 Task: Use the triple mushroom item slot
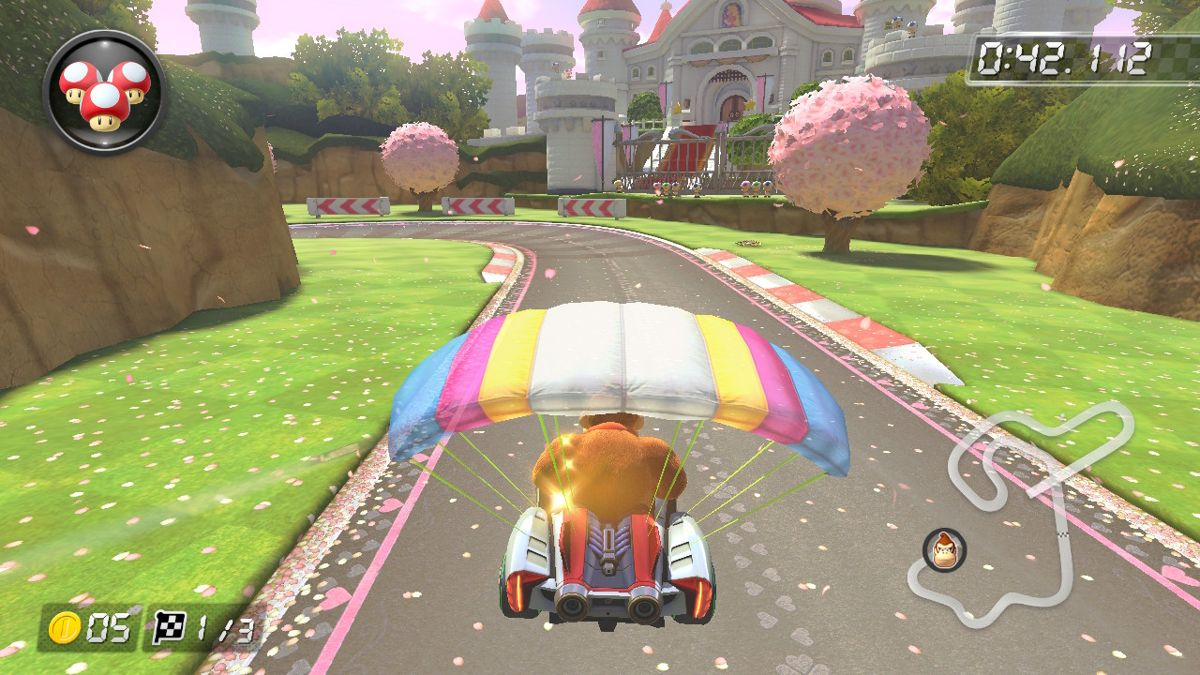104,92
